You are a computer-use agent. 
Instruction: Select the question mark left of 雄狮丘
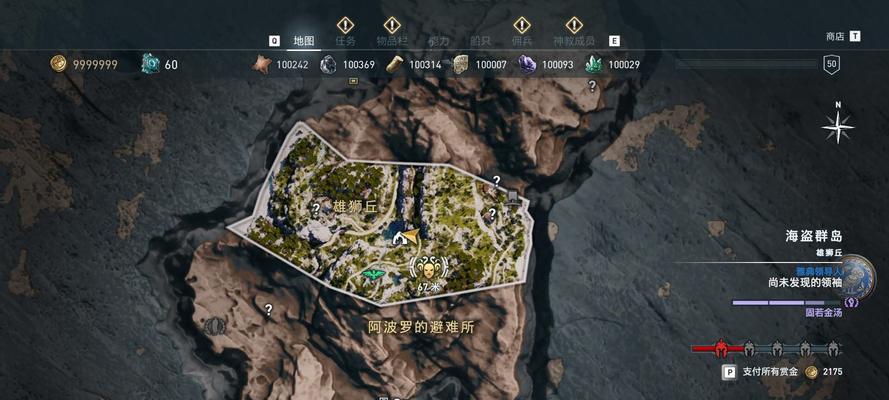point(316,209)
